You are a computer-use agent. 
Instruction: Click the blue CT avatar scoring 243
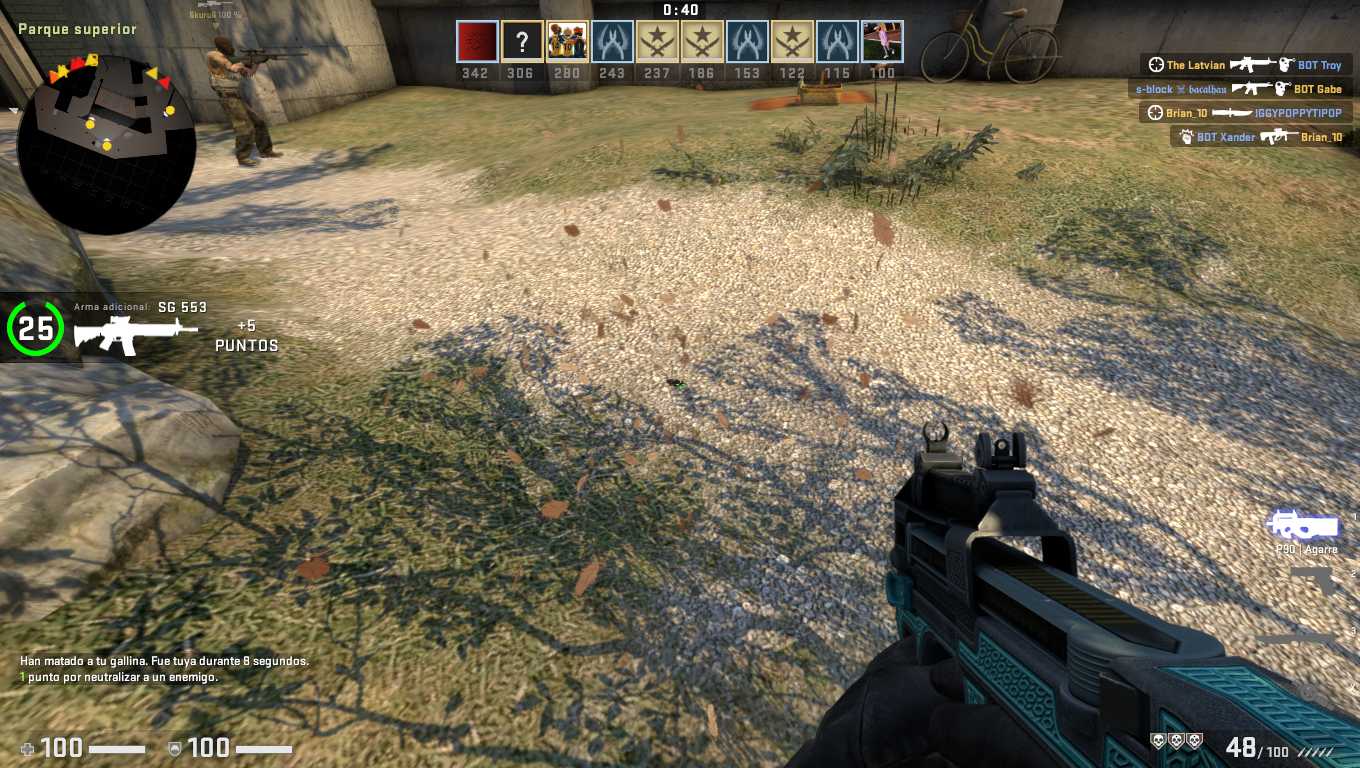612,42
